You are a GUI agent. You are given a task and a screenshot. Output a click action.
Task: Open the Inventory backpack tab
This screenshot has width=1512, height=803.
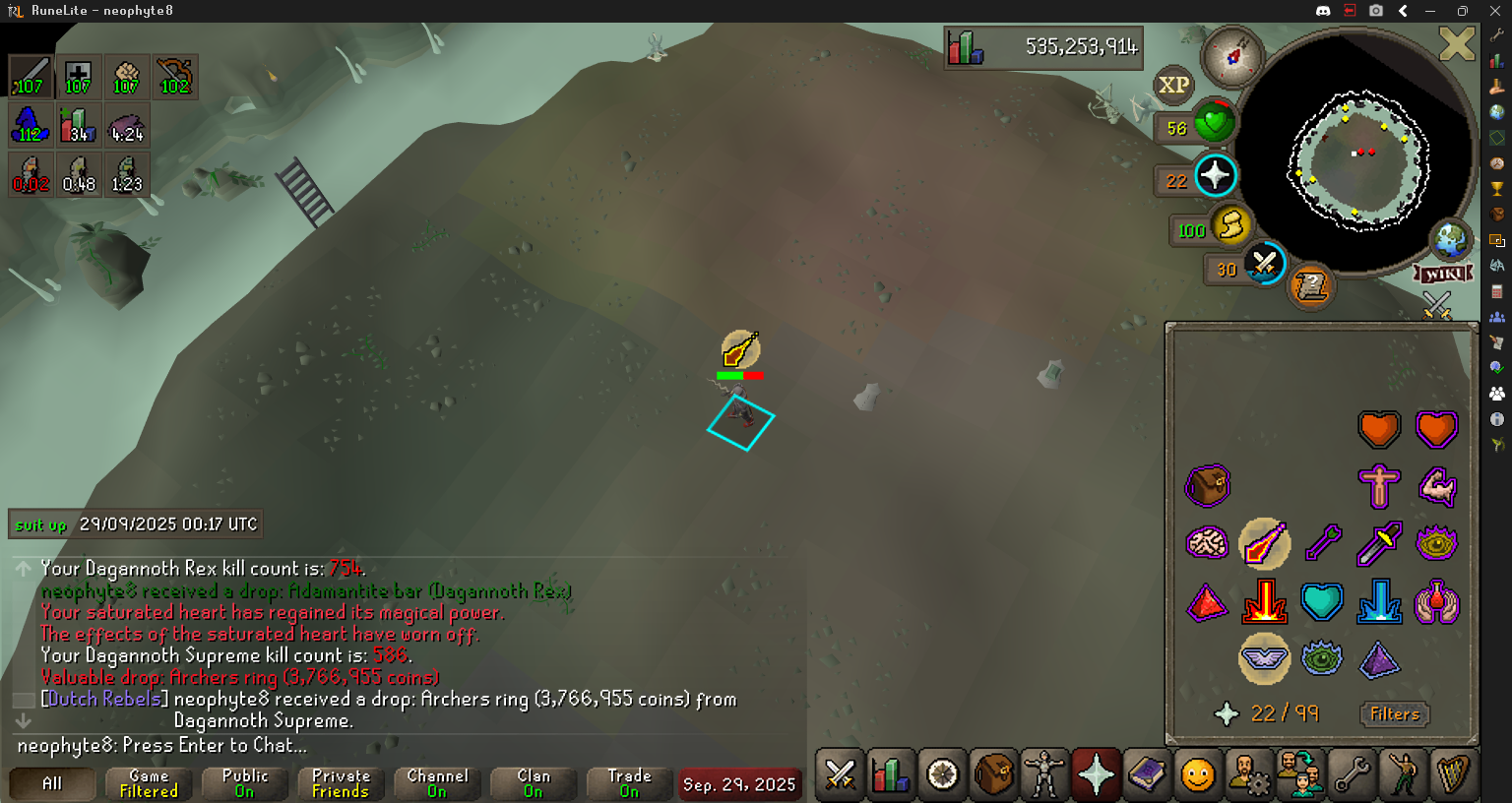tap(993, 775)
